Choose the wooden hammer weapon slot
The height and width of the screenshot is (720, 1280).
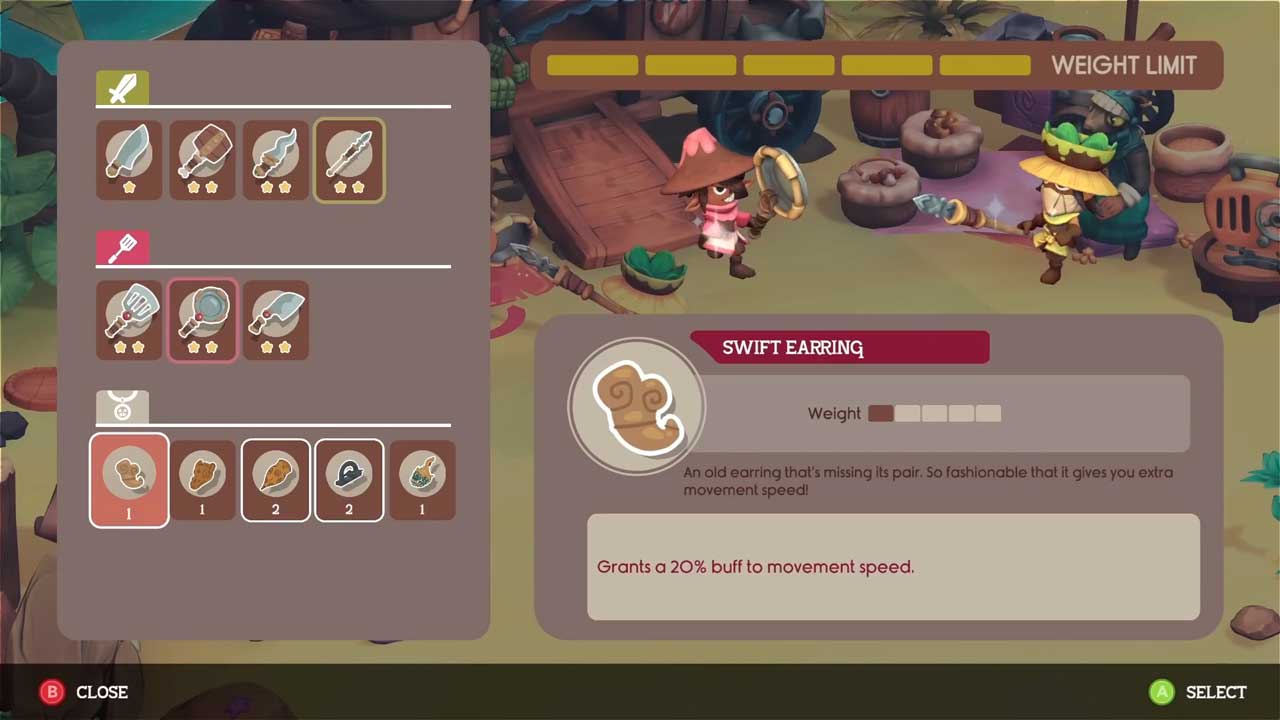coord(202,160)
